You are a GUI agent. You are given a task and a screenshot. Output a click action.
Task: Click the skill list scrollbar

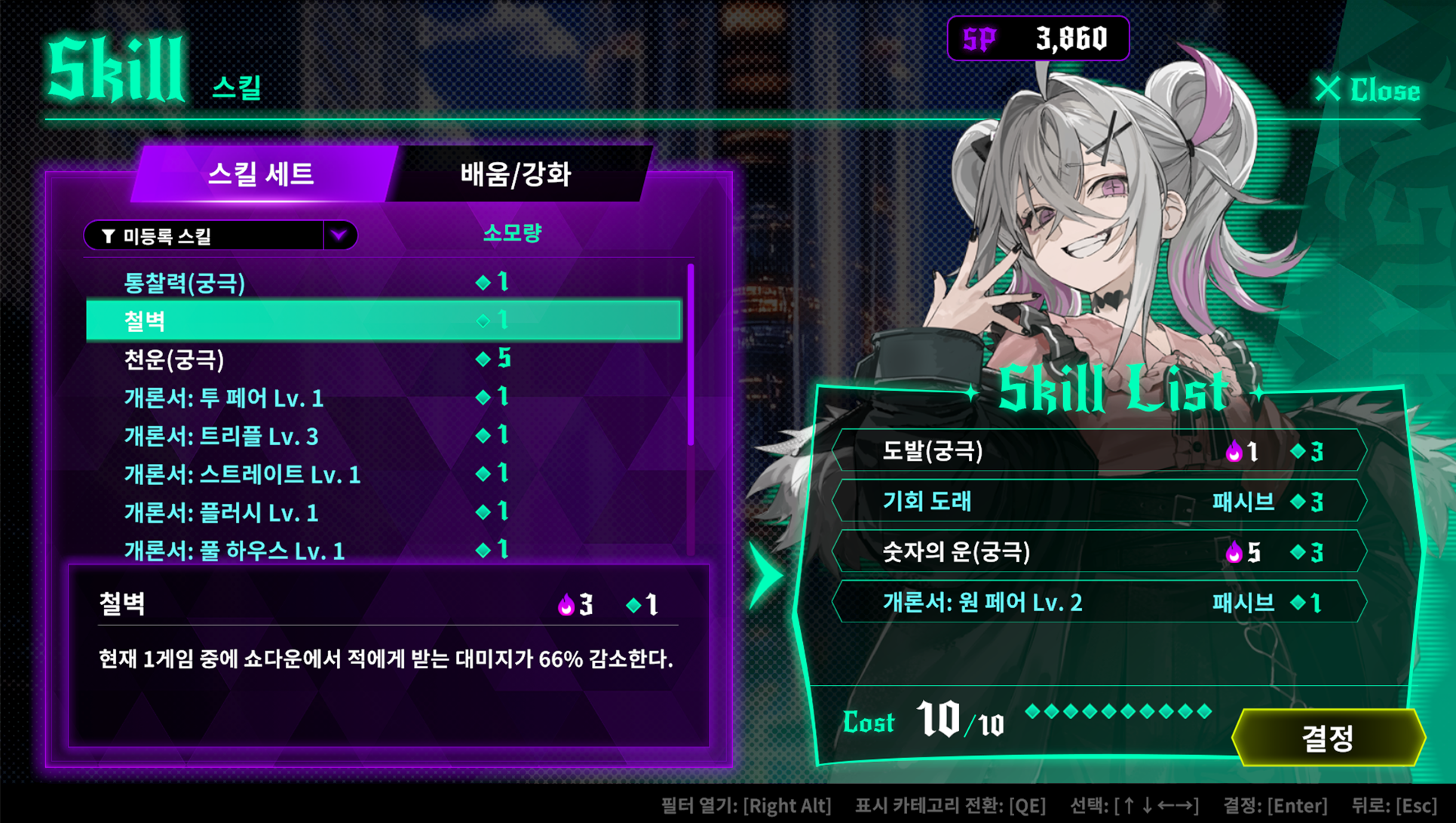coord(691,355)
